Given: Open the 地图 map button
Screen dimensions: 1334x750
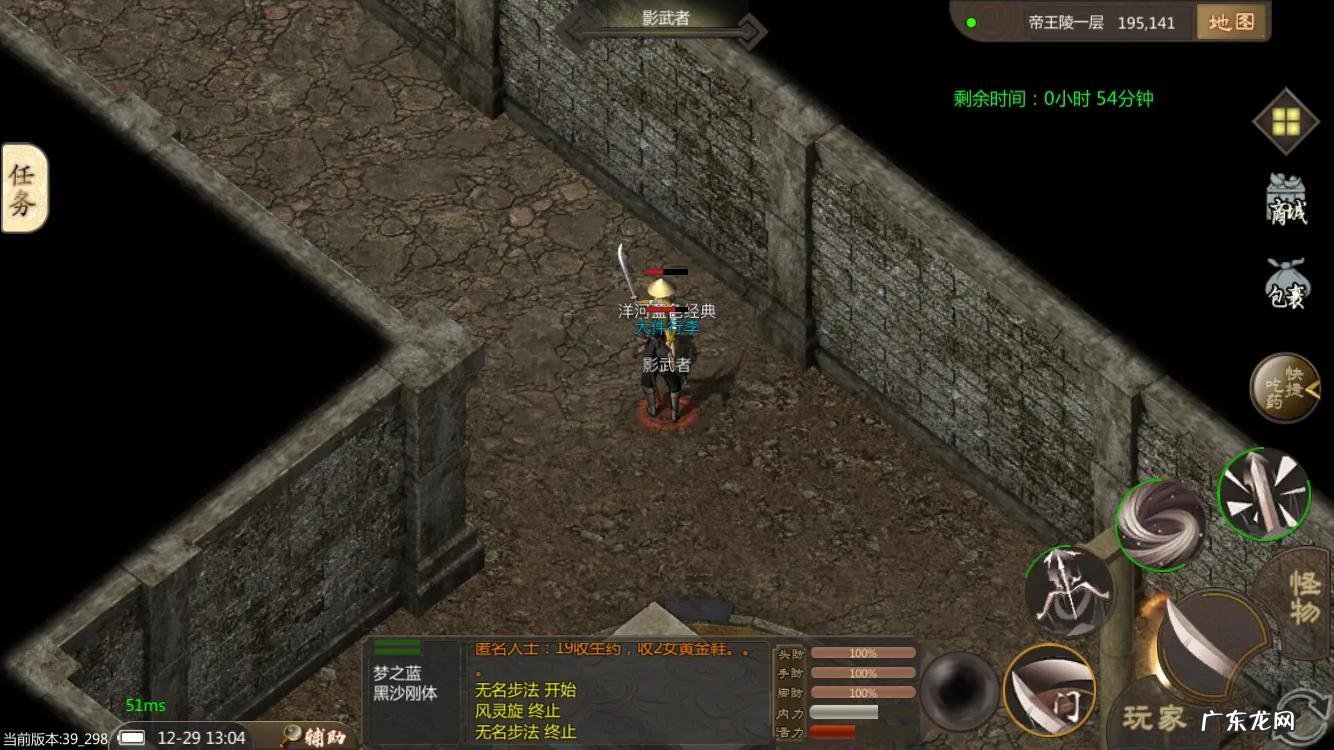Looking at the screenshot, I should [x=1231, y=22].
